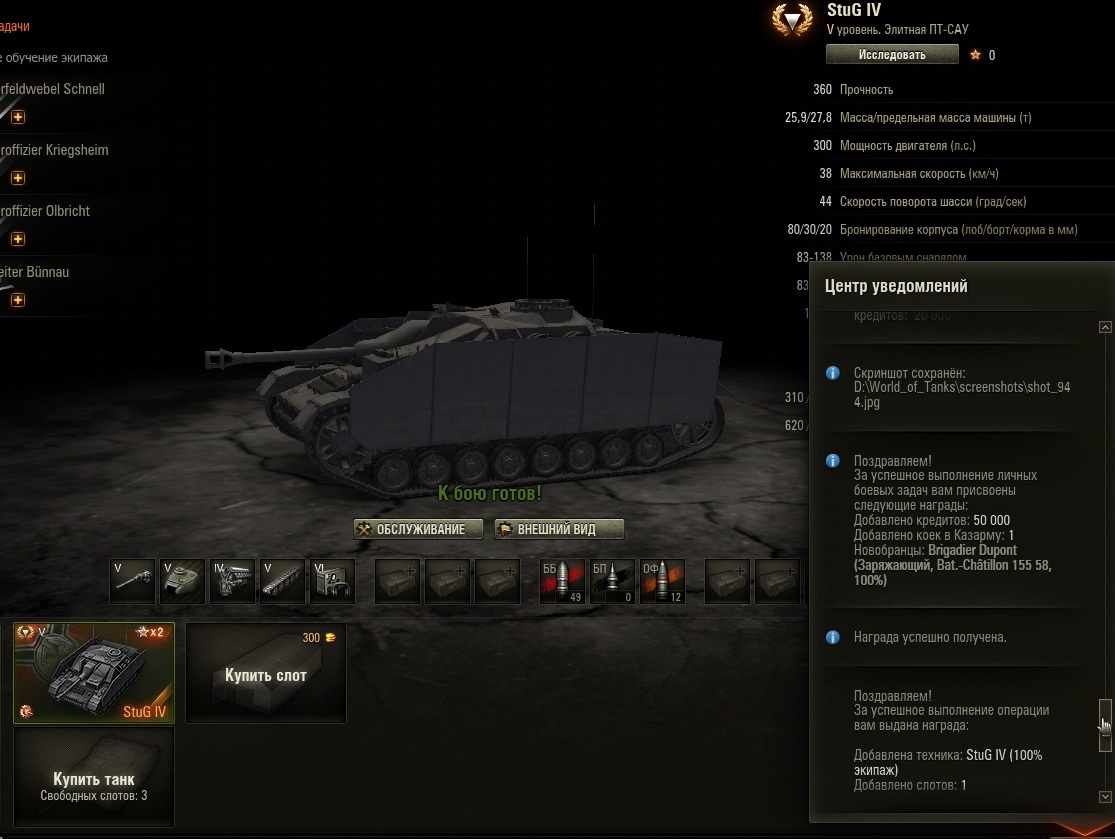Select the gun module slot

pyautogui.click(x=133, y=581)
